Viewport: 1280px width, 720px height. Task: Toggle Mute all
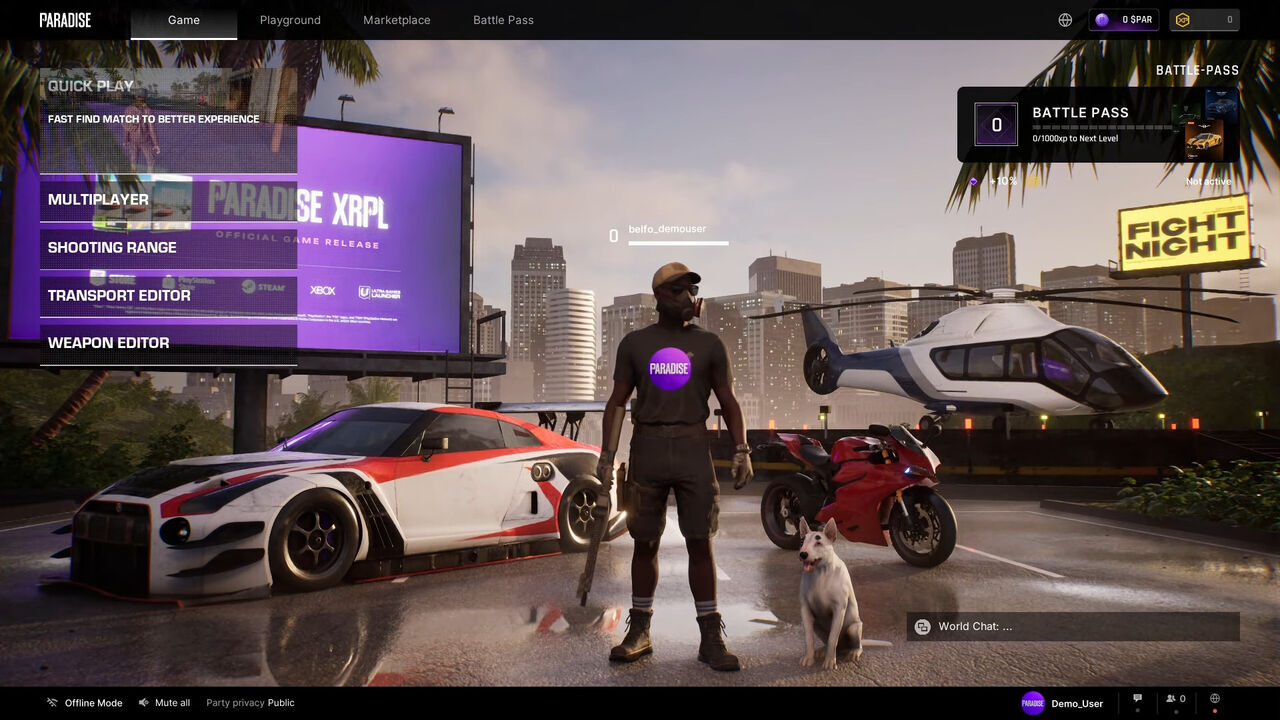(165, 703)
